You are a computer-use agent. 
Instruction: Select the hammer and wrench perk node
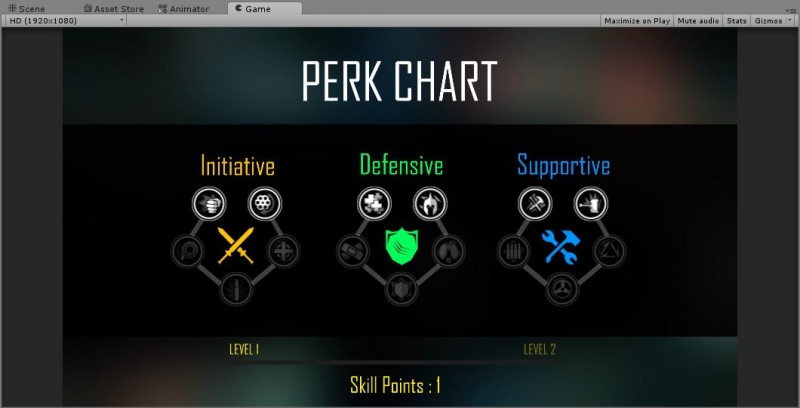(x=535, y=204)
